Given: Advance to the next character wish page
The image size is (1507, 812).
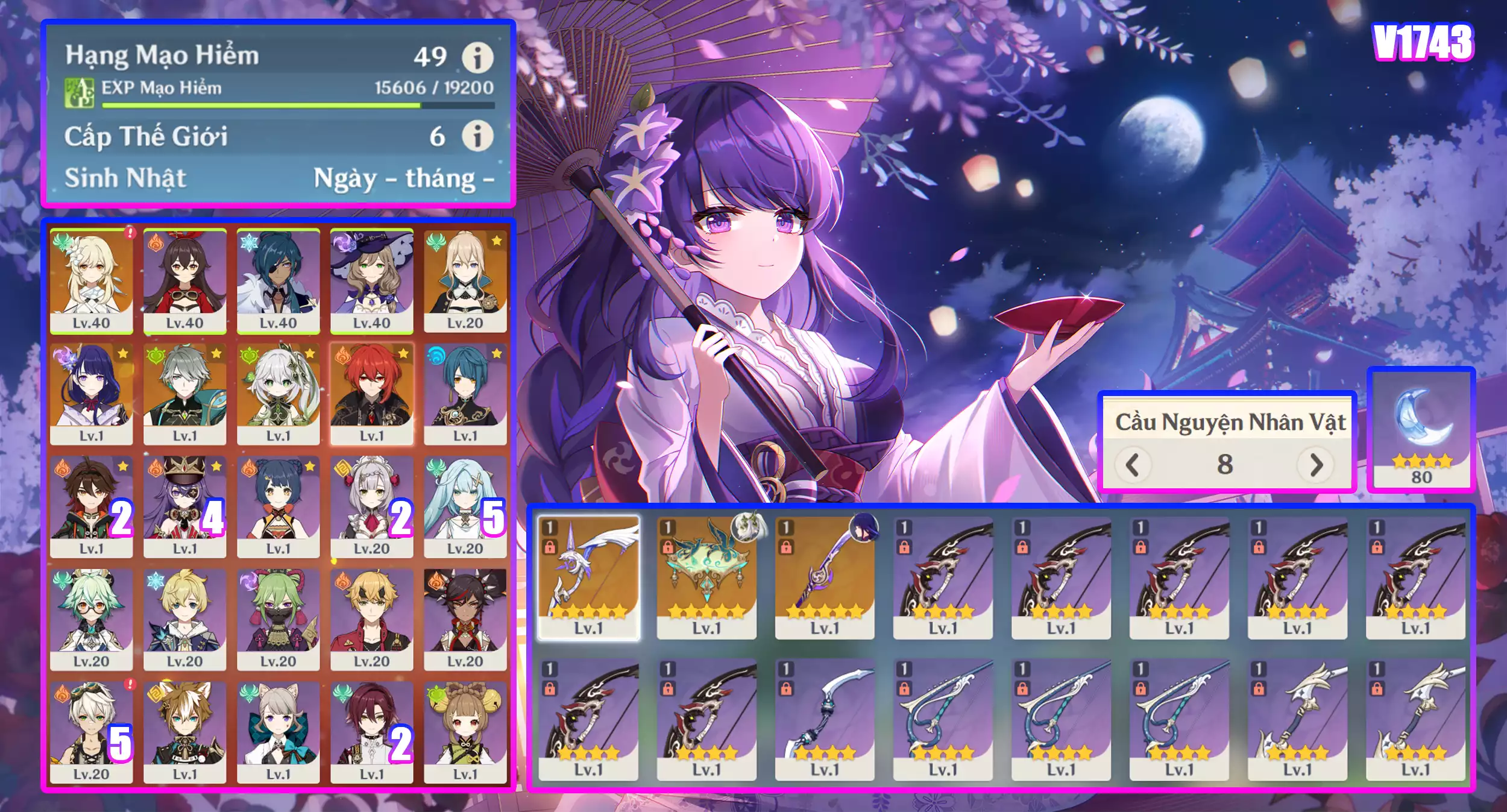Looking at the screenshot, I should 1316,465.
